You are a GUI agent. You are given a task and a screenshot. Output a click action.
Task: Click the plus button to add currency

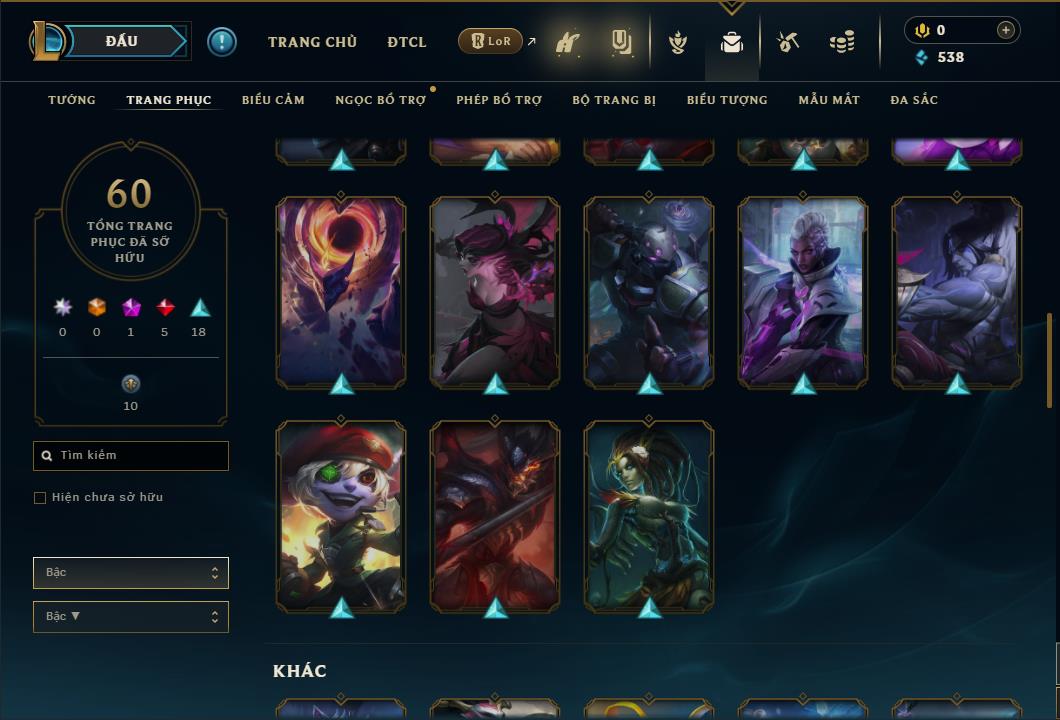(1006, 31)
